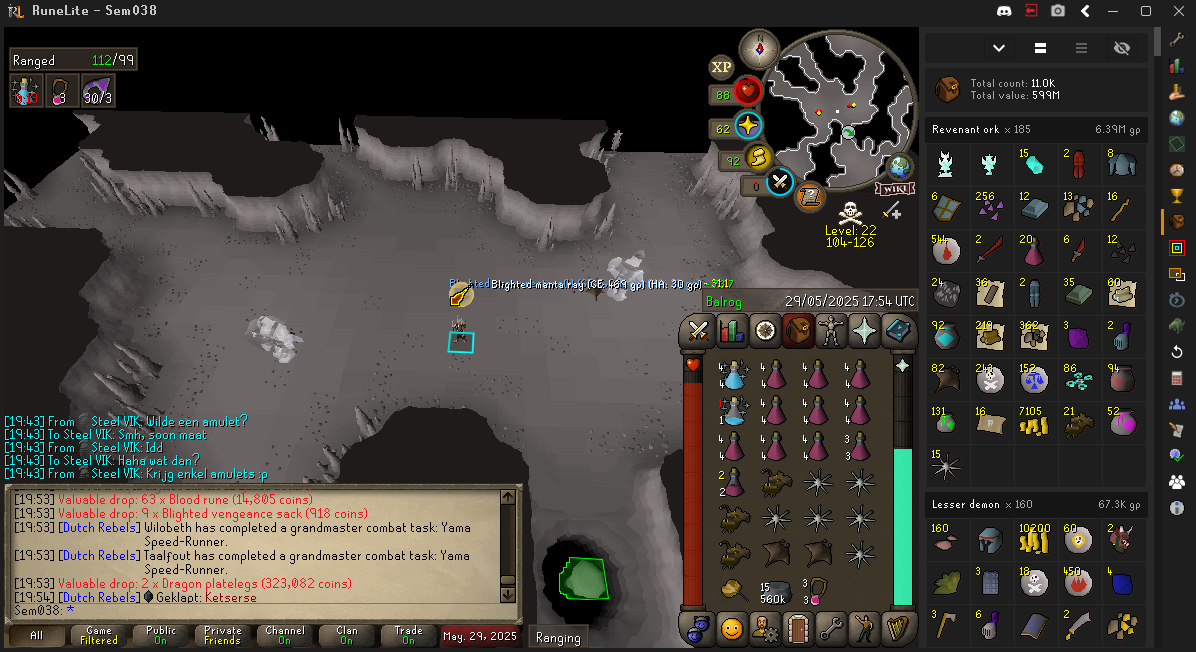Click the Wiki lookup button
This screenshot has height=652, width=1196.
(x=895, y=188)
